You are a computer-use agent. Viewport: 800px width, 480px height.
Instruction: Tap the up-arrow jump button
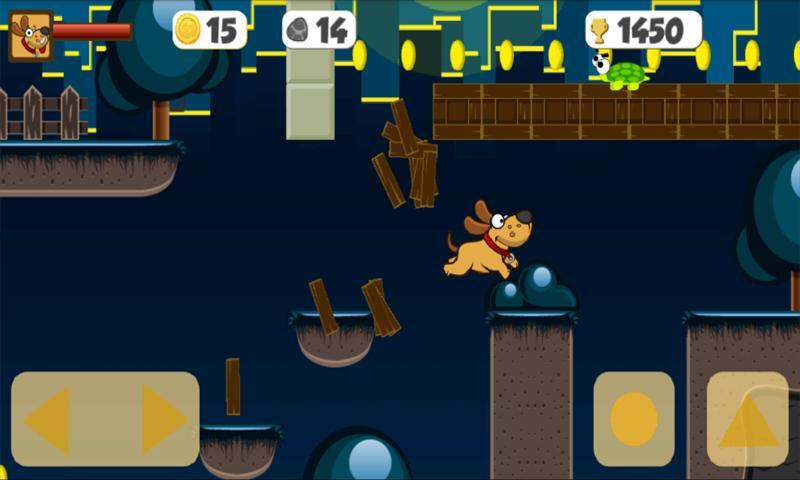pos(748,421)
